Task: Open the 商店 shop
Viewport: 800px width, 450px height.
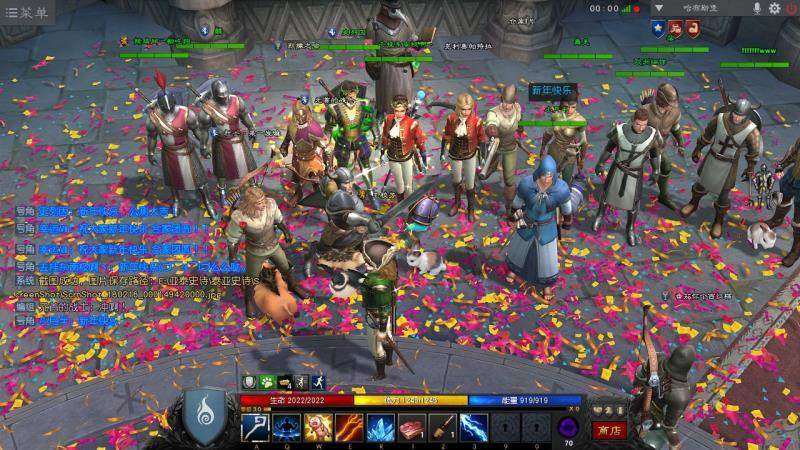Action: pyautogui.click(x=607, y=430)
